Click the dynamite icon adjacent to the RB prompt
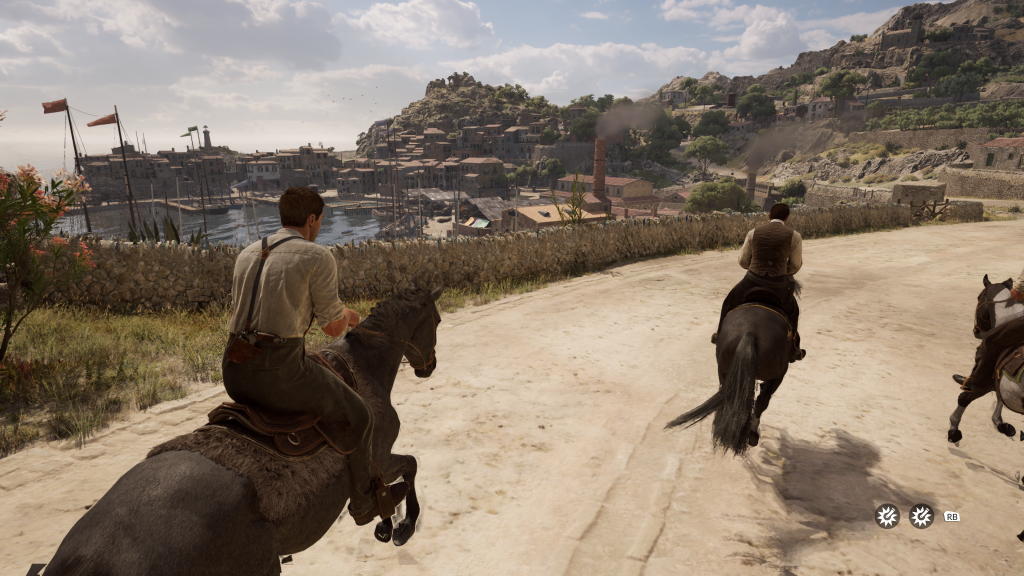The width and height of the screenshot is (1024, 576). (x=921, y=516)
